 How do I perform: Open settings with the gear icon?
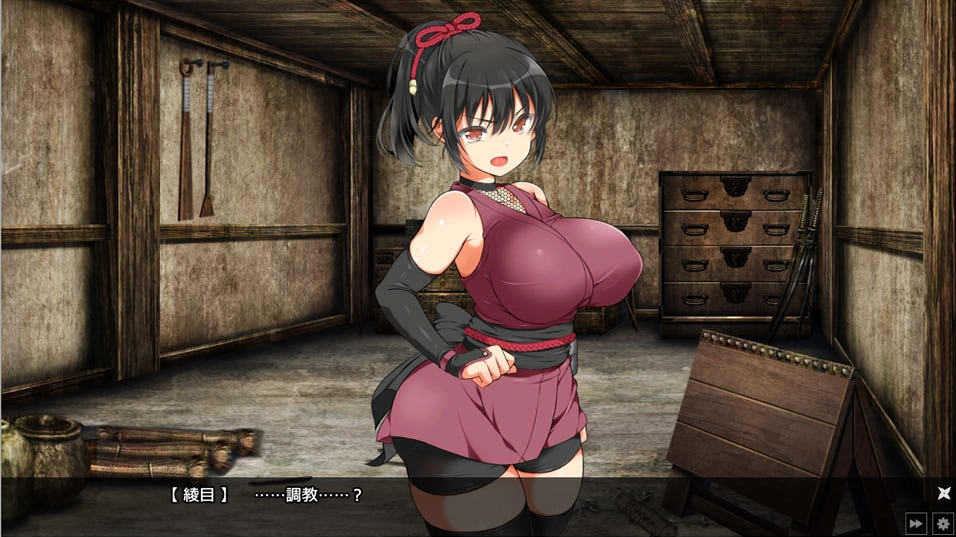click(x=942, y=523)
